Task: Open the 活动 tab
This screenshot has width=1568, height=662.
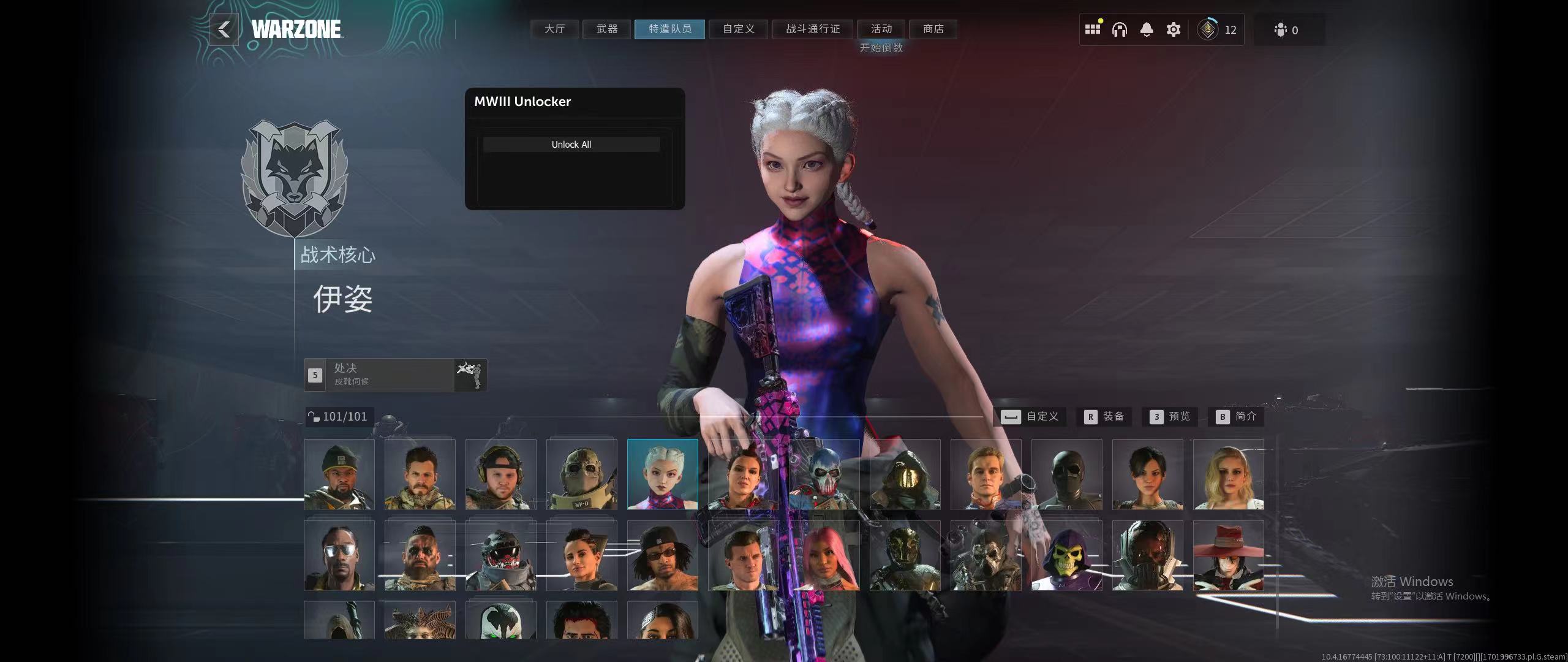Action: (x=881, y=29)
